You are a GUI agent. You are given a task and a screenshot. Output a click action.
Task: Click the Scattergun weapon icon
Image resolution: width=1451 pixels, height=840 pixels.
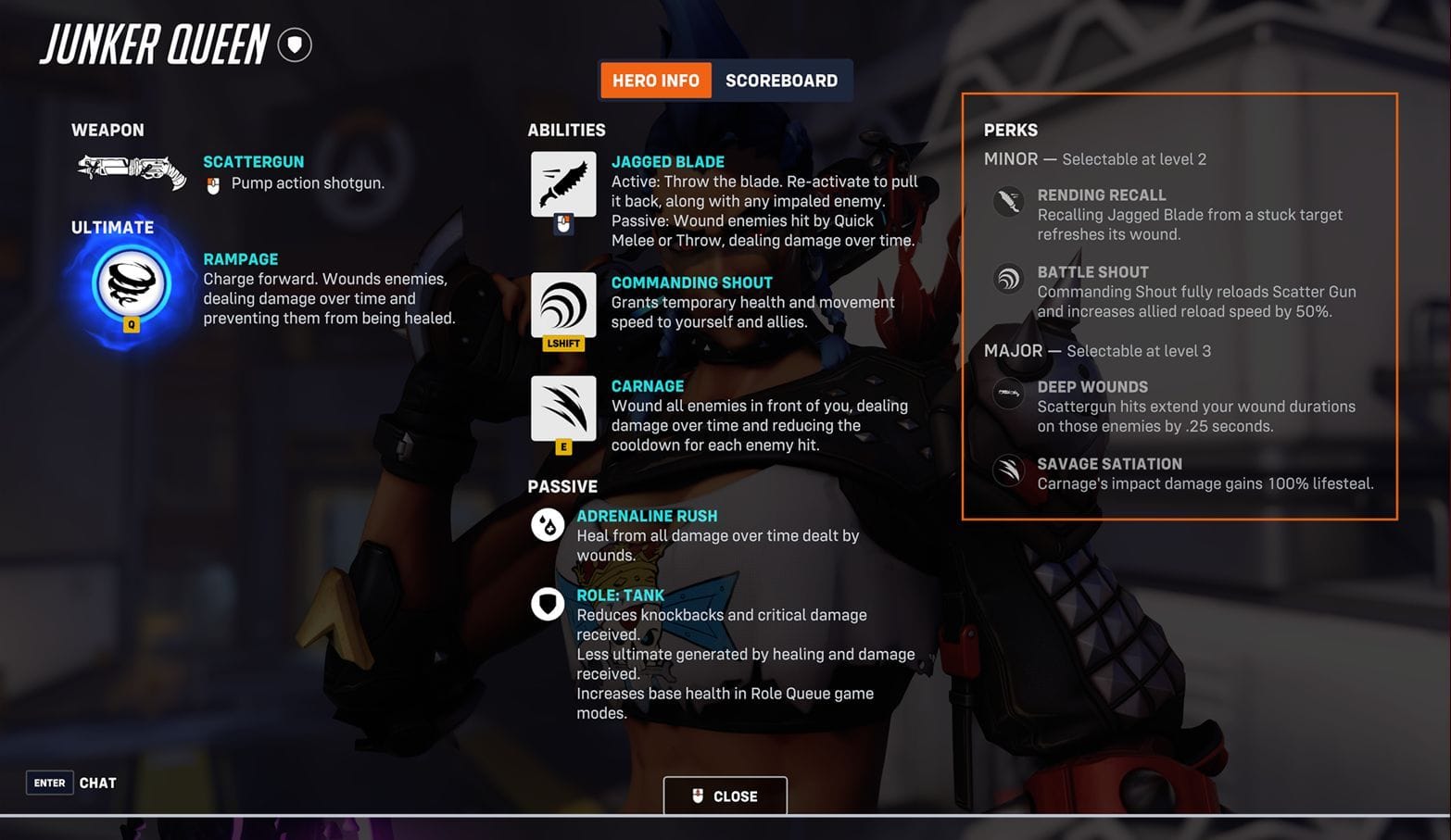coord(130,171)
